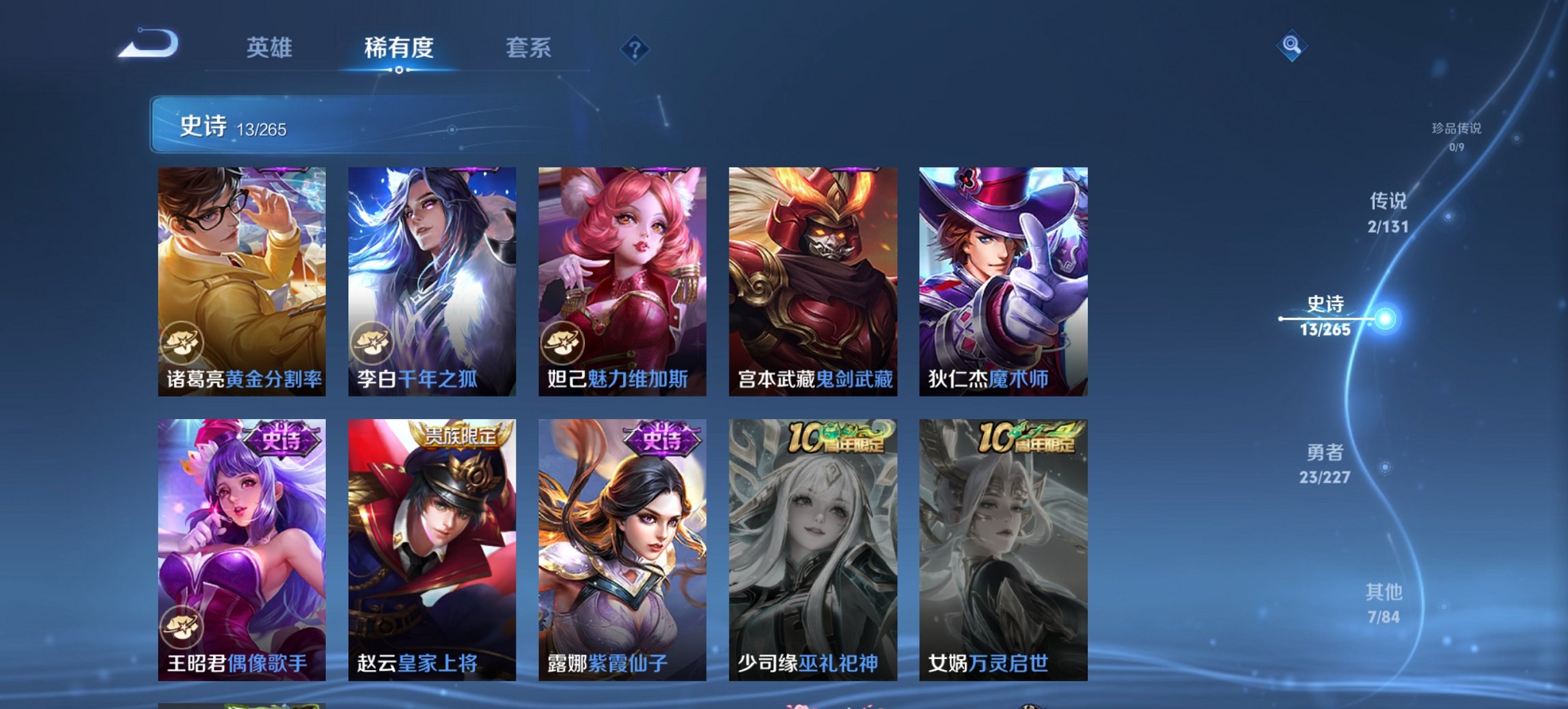Viewport: 1568px width, 709px height.
Task: Click the back arrow icon top left
Action: [x=149, y=43]
